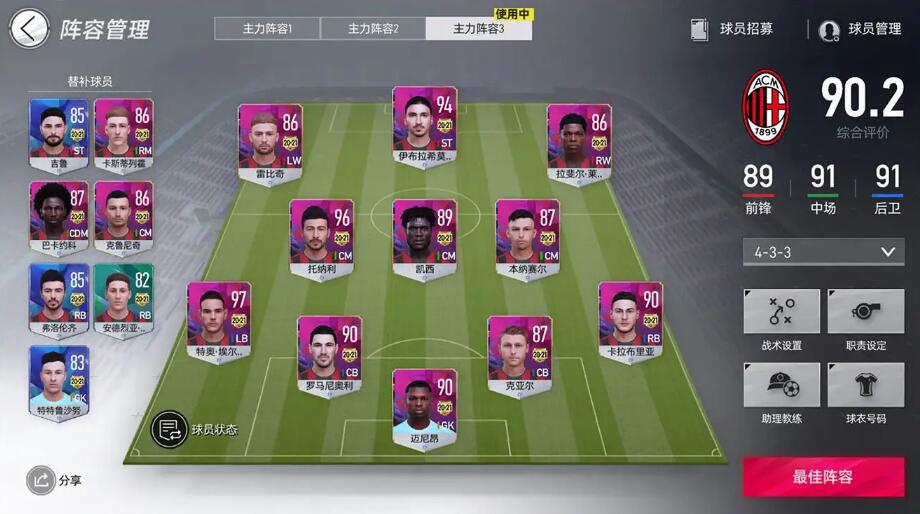Switch to 主力阵容2 tab
This screenshot has height=514, width=920.
[x=373, y=28]
